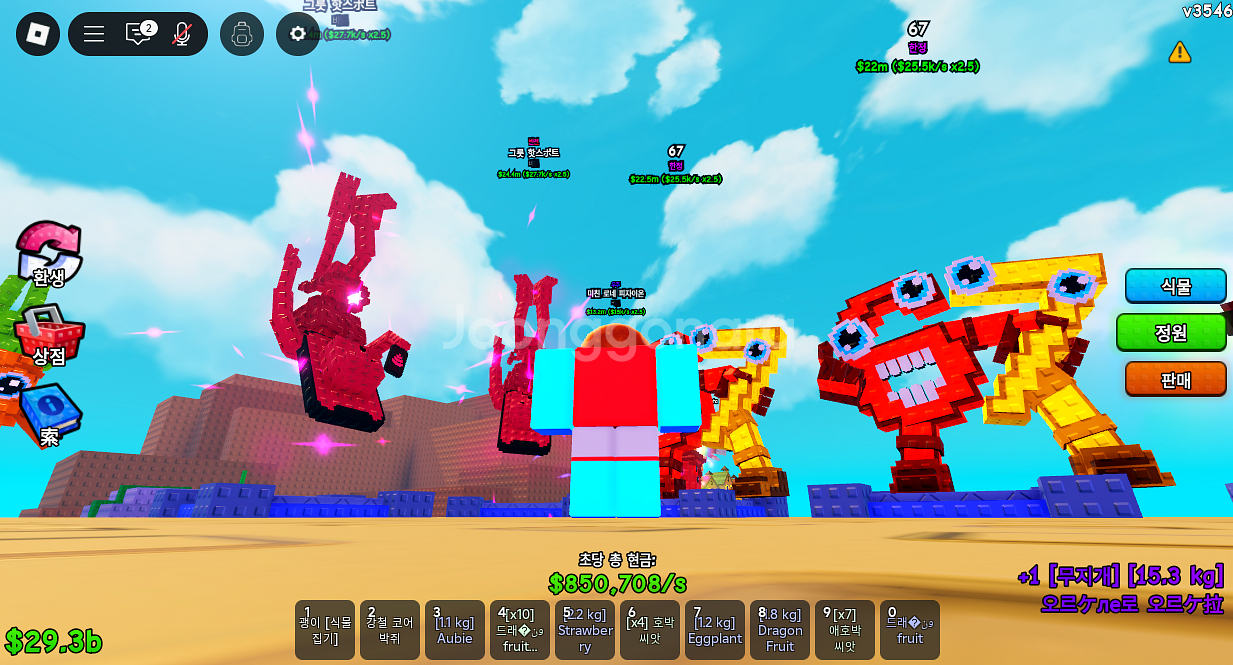
Task: Open the backpack inventory icon
Action: (242, 34)
